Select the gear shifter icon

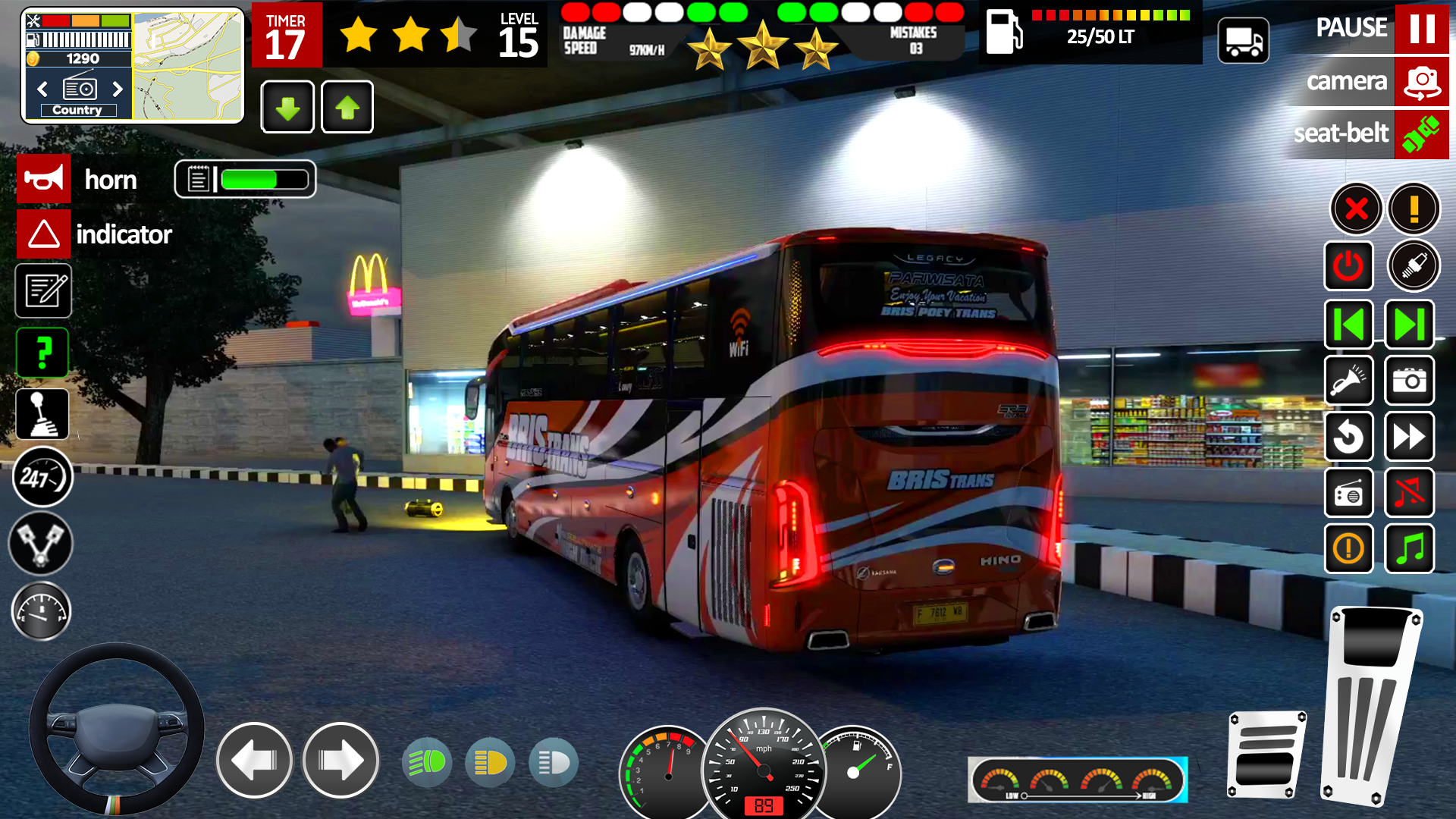click(x=42, y=413)
